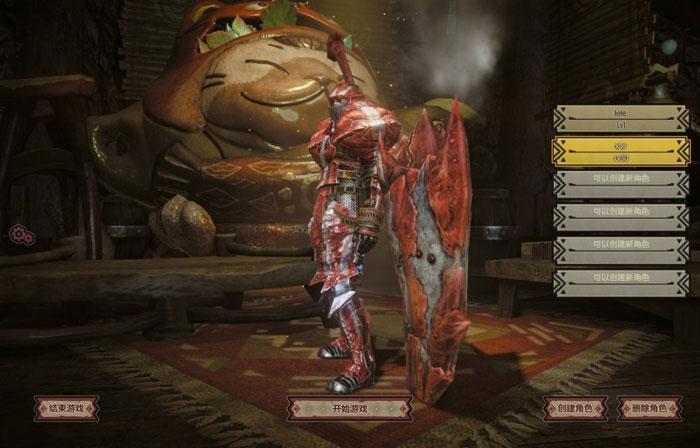
Task: Click the 开始游戏 start game button
Action: click(349, 408)
